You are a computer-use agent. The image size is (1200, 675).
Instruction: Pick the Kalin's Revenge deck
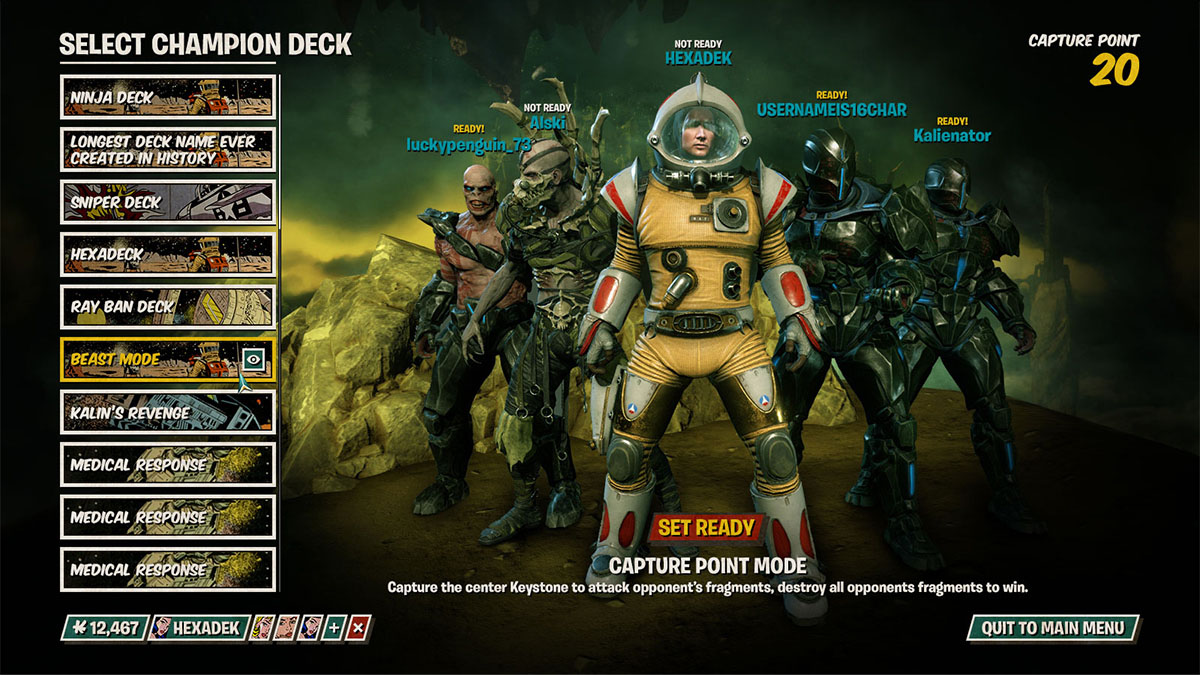(168, 411)
